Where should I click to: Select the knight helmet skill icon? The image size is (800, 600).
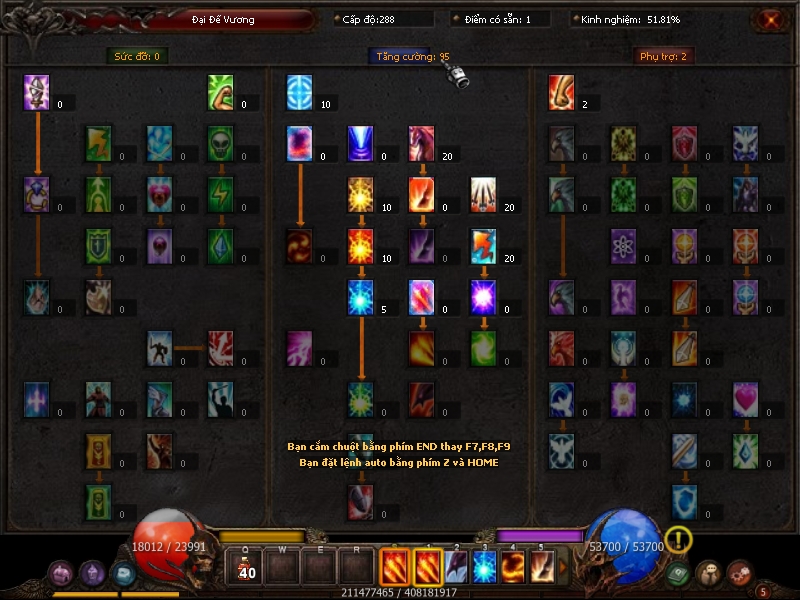(x=37, y=93)
